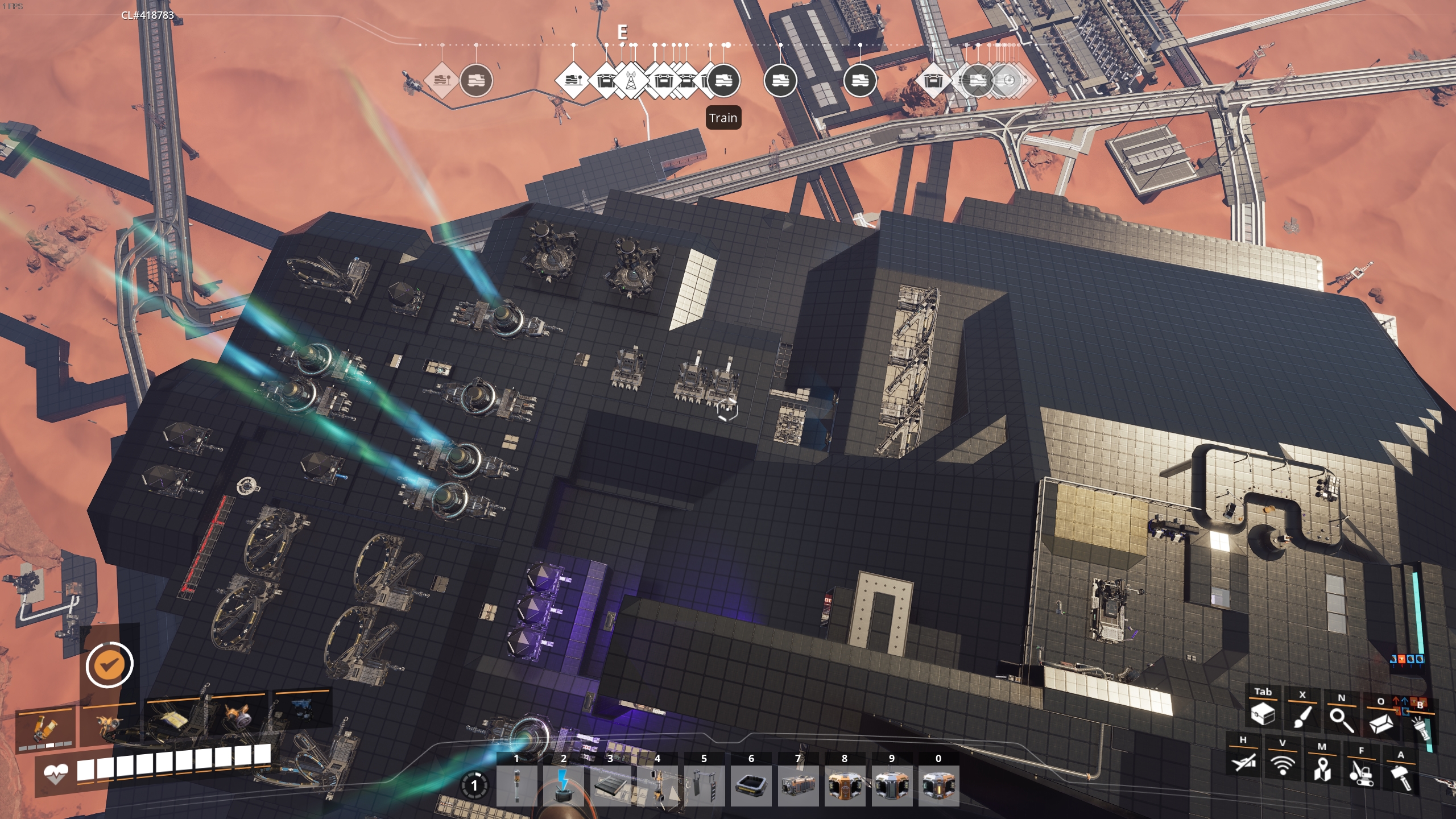The image size is (1456, 819).
Task: Enter dismantle mode via wrecking crane icon
Action: pyautogui.click(x=1361, y=773)
